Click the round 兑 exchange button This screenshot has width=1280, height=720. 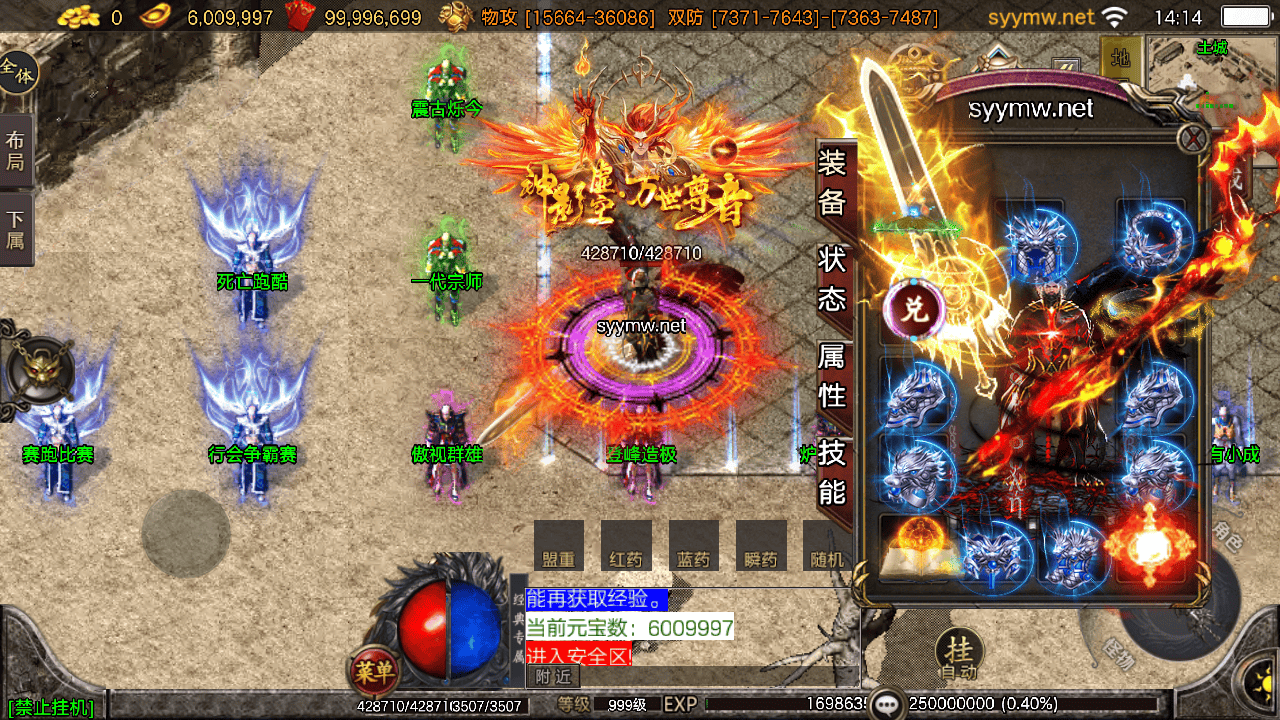point(915,309)
